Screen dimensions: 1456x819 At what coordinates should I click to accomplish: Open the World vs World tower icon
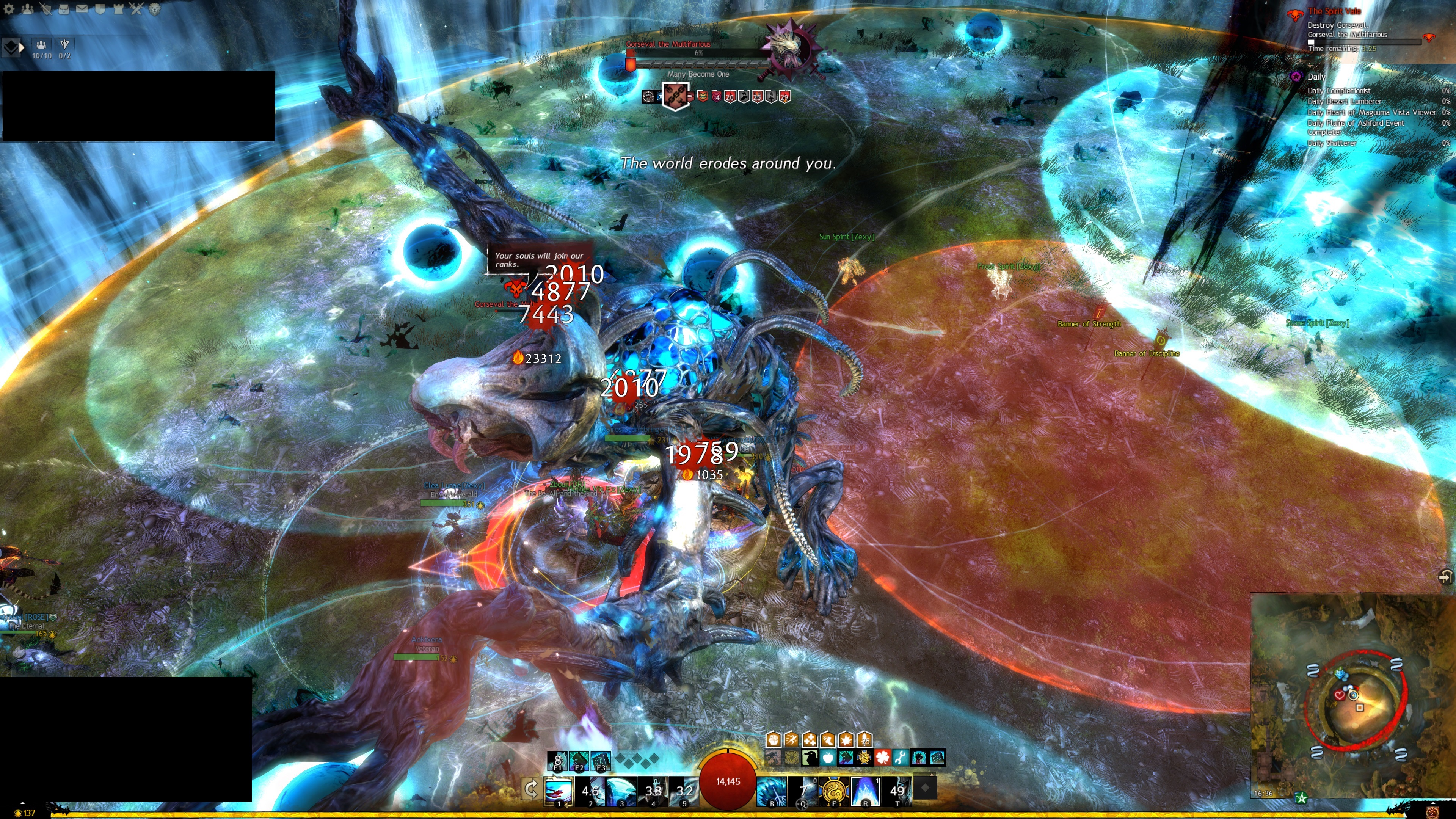click(x=118, y=8)
